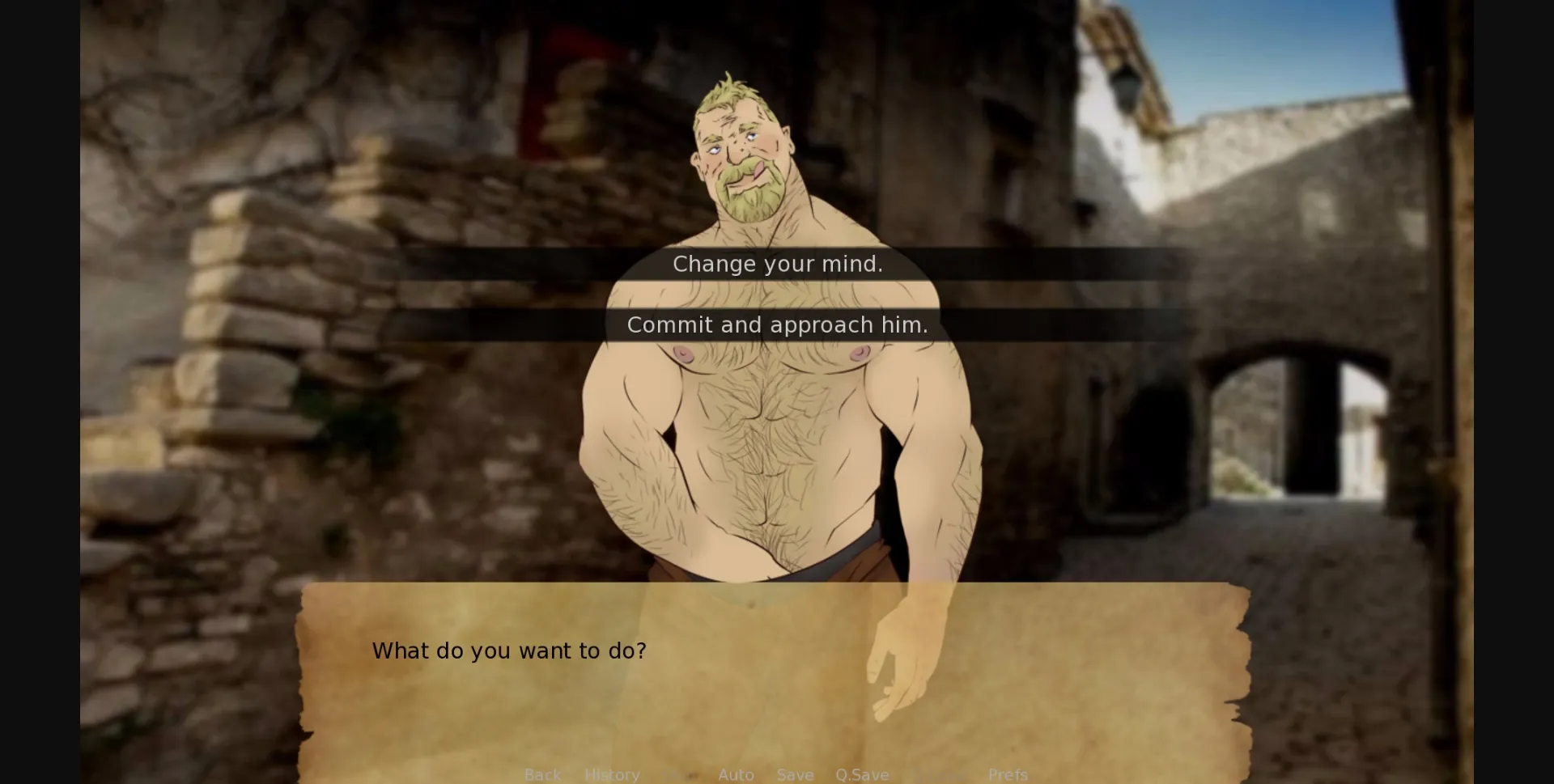Choose "Commit and approach him."
This screenshot has height=784, width=1554.
pos(777,324)
